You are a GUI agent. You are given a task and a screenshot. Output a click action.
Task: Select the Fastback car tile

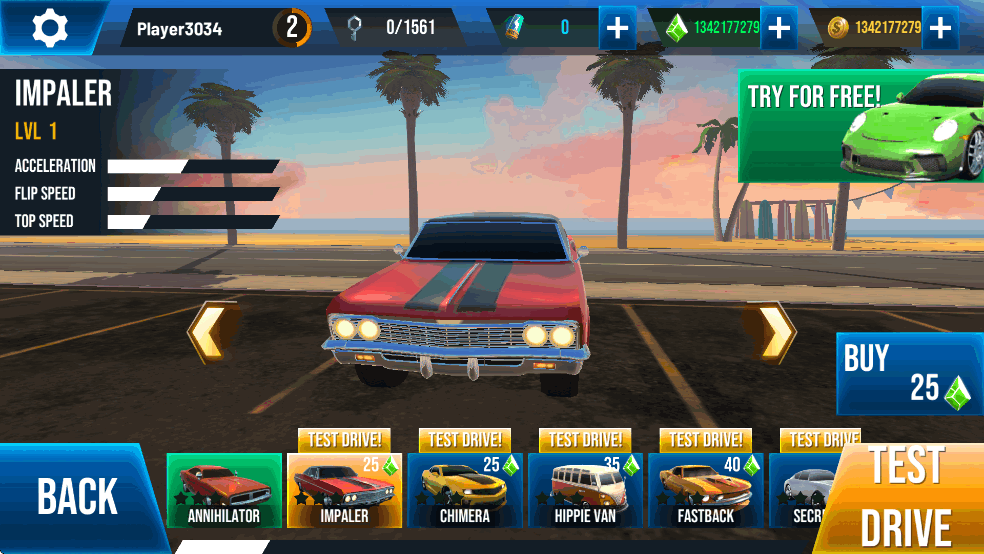(x=705, y=490)
